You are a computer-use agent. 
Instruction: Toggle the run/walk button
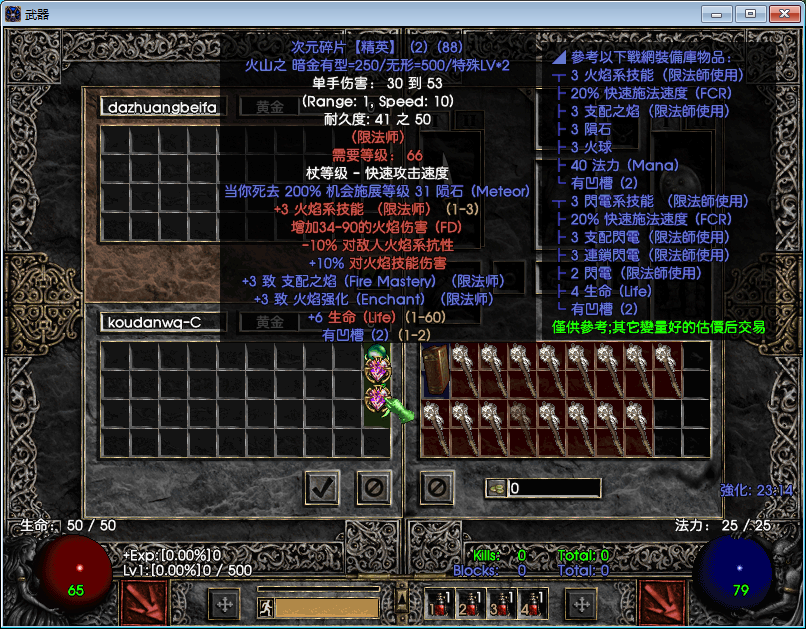(266, 606)
